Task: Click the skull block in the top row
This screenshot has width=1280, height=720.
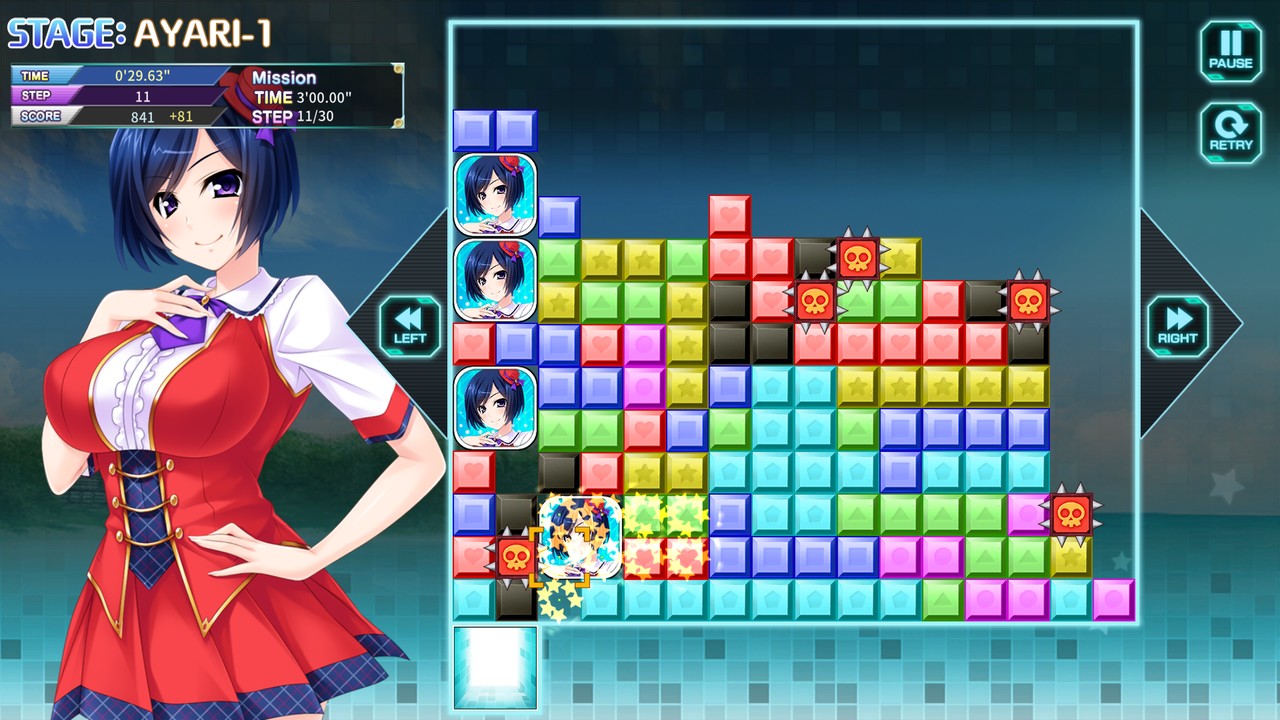Action: 858,260
